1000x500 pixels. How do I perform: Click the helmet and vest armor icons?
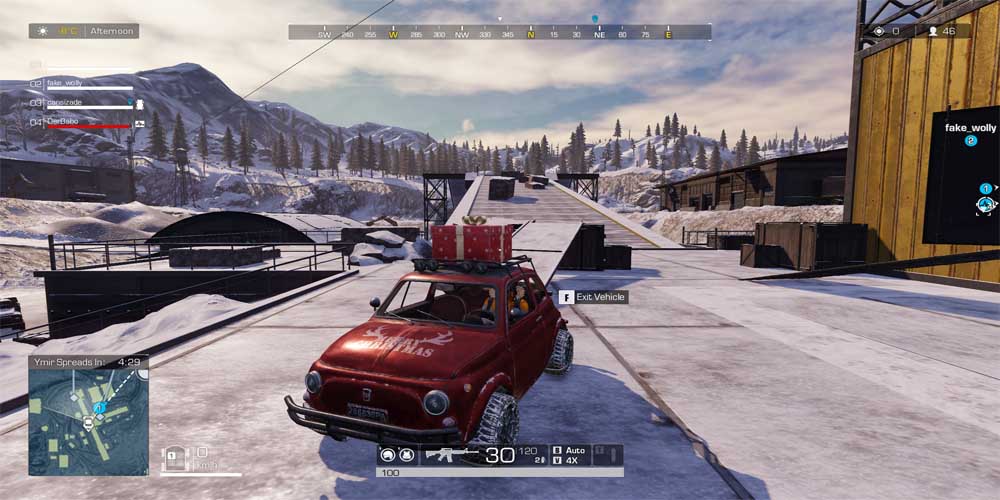(396, 455)
